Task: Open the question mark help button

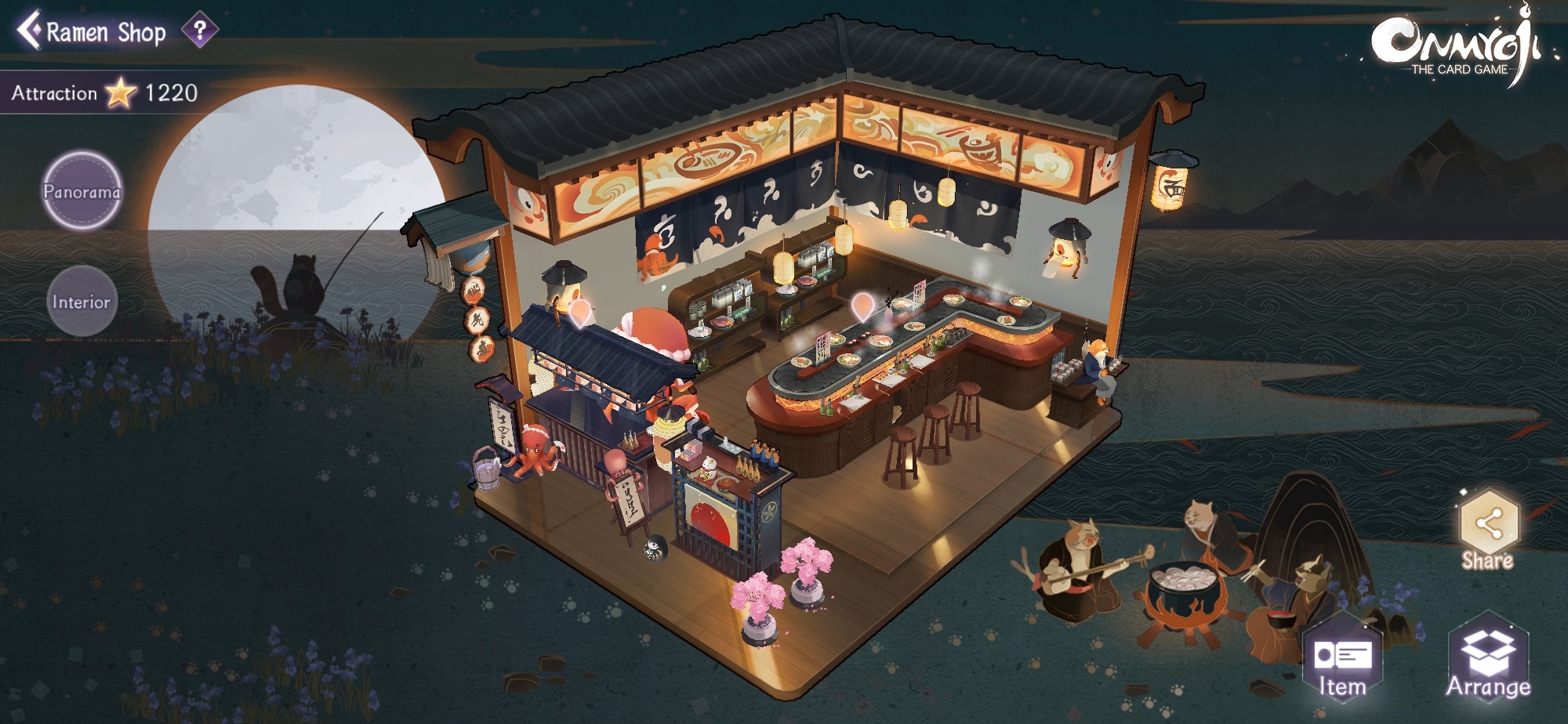Action: coord(200,31)
